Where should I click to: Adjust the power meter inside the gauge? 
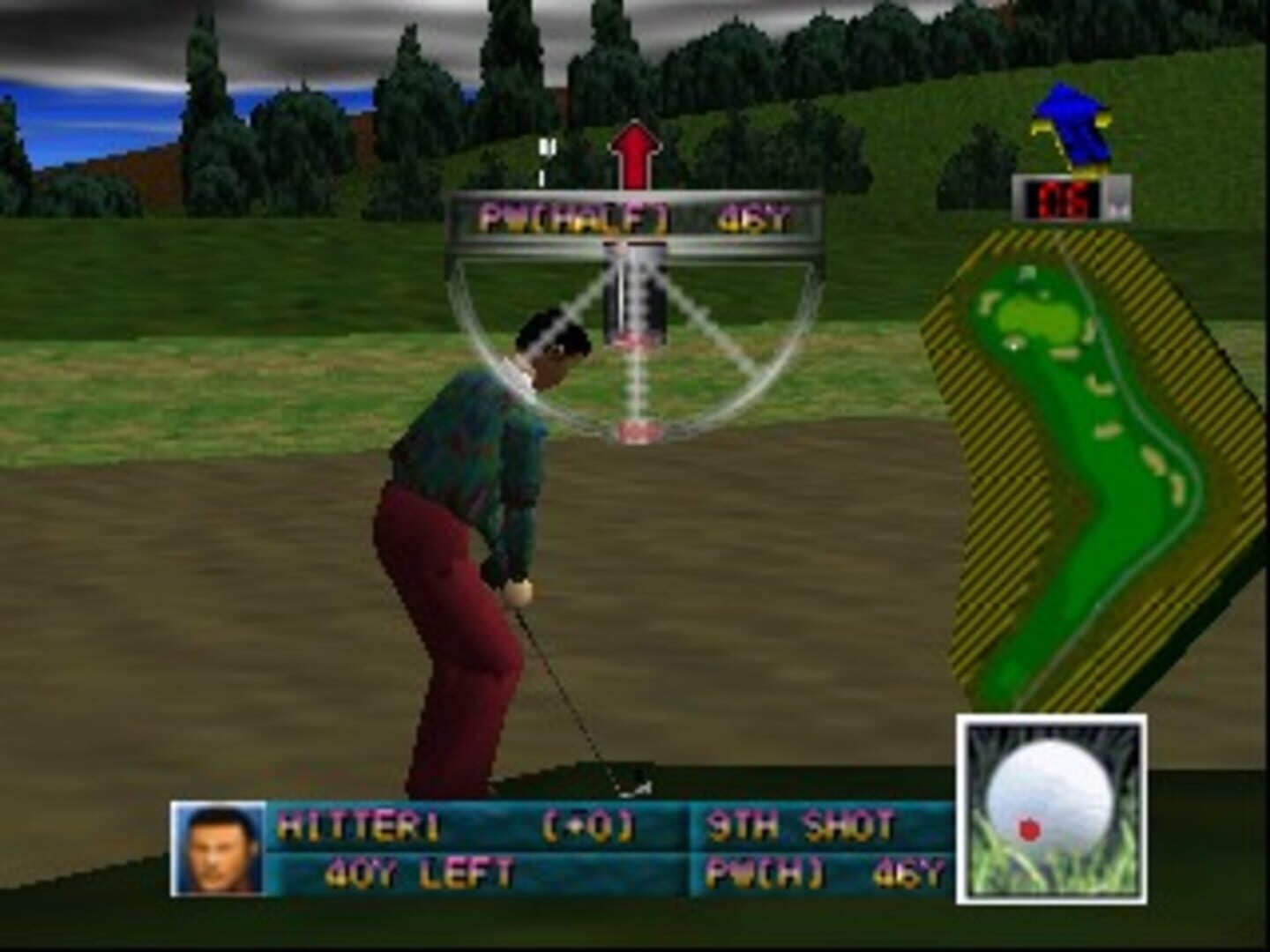(x=633, y=291)
